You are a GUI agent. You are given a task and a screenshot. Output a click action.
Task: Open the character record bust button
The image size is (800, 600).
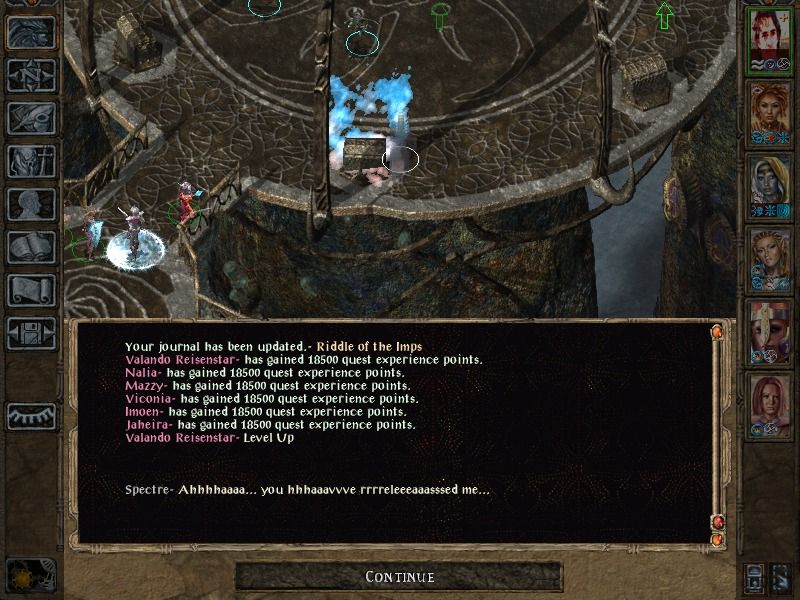(31, 204)
